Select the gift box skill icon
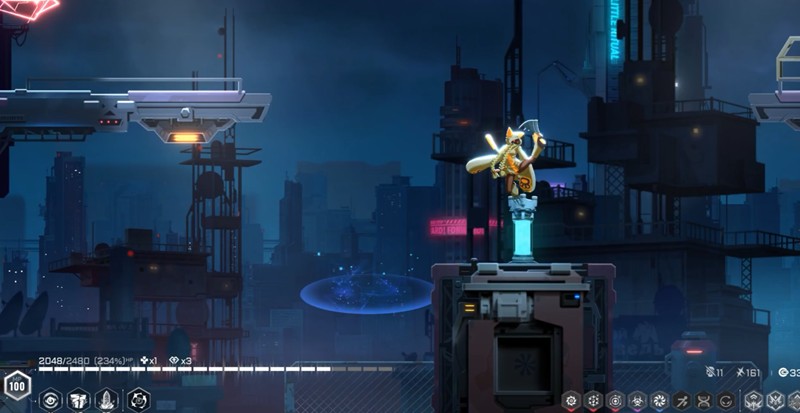 pos(79,400)
